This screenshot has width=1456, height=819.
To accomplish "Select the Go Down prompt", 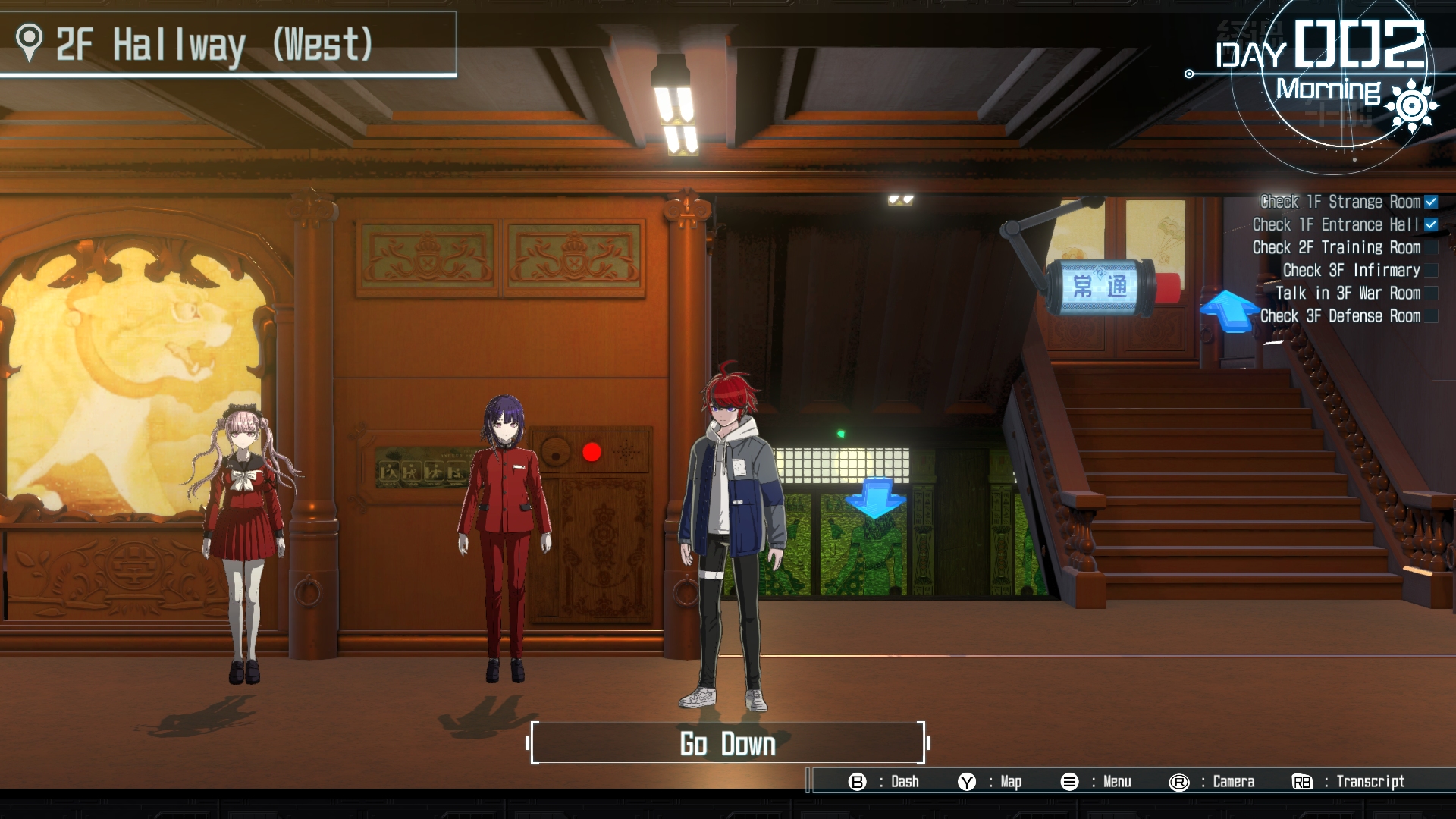I will click(x=727, y=743).
